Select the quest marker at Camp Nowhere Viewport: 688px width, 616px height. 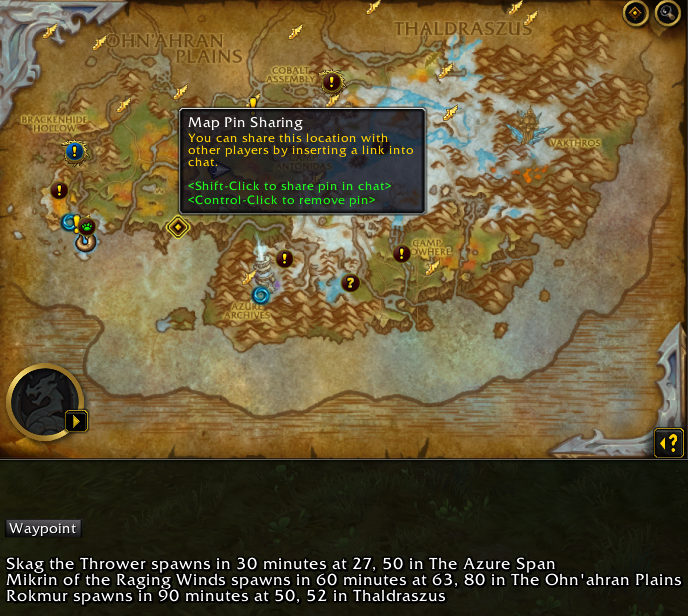click(x=402, y=254)
